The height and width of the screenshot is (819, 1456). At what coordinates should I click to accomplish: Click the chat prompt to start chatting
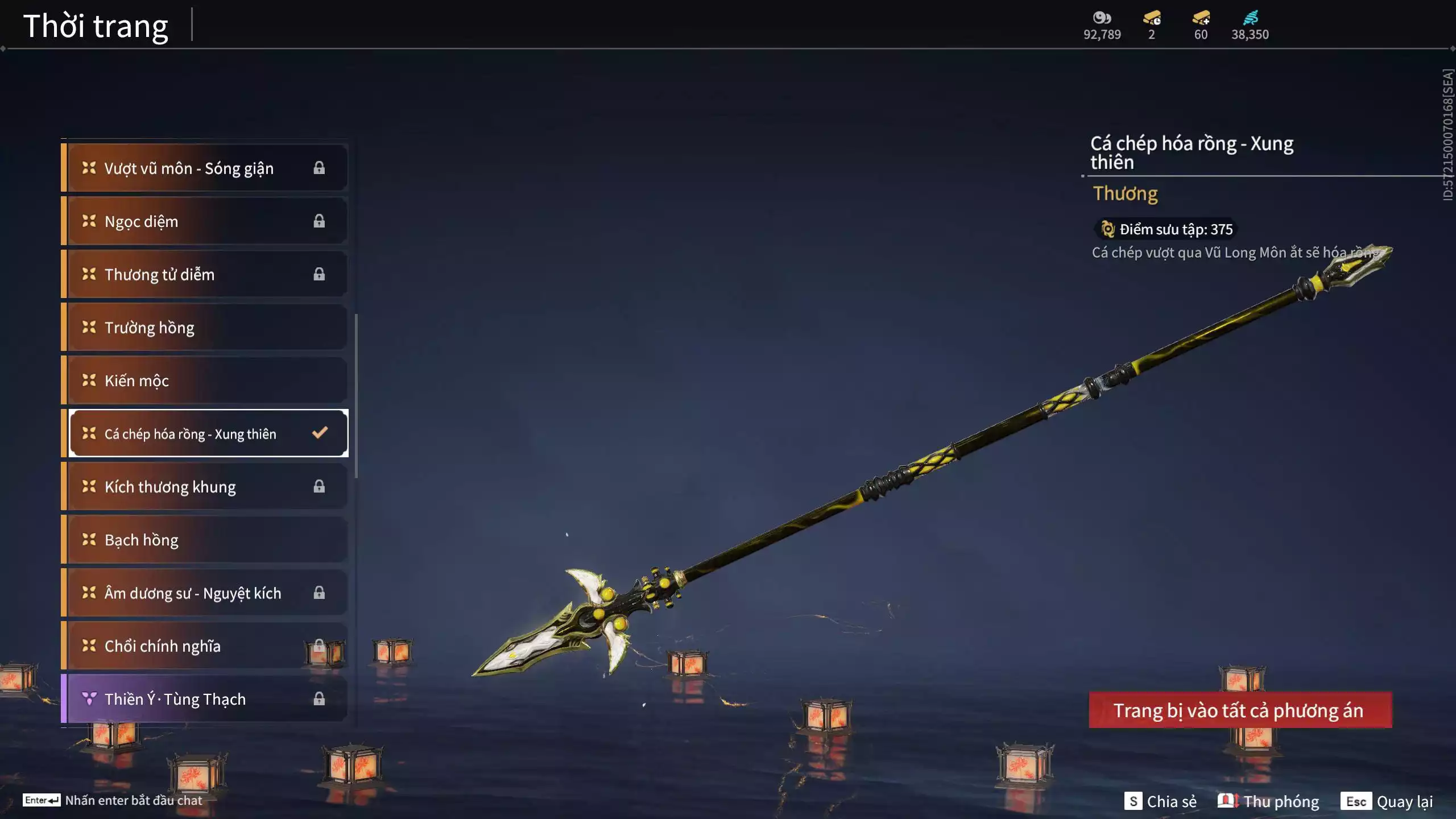tap(114, 800)
